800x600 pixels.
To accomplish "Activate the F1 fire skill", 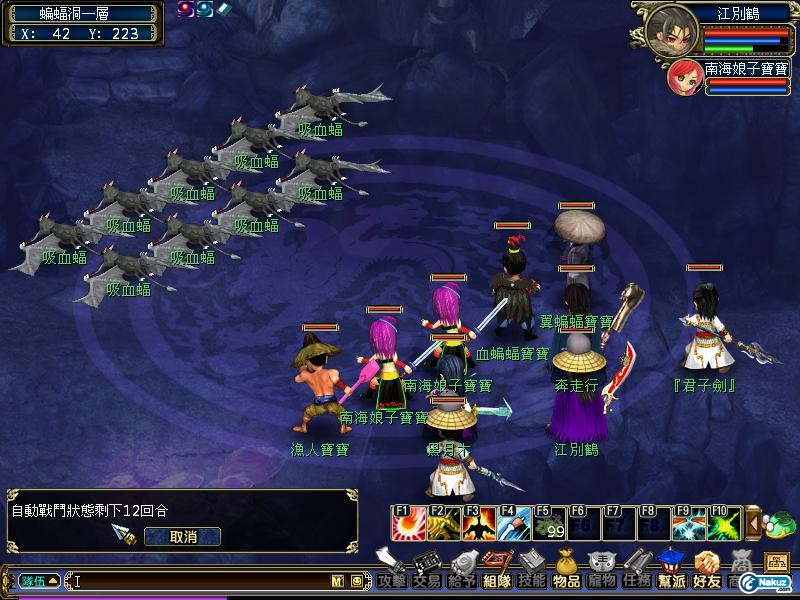I will (x=406, y=522).
